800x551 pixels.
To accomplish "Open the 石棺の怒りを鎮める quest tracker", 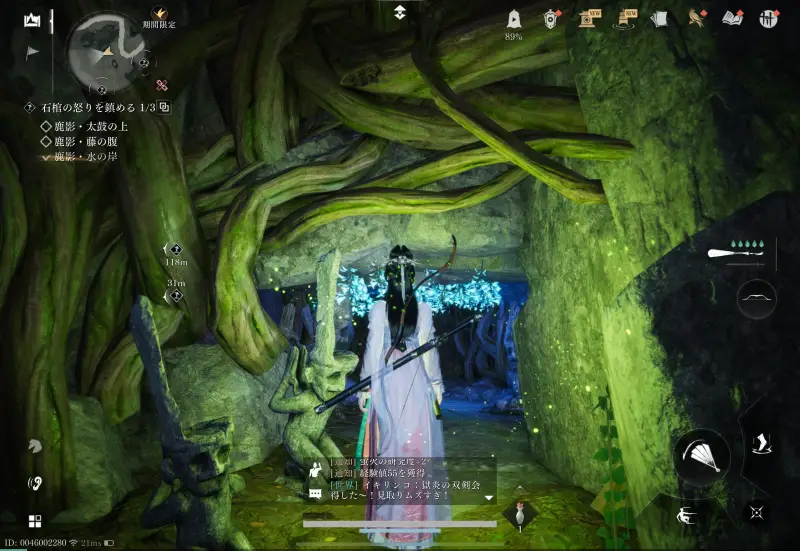I will click(90, 107).
